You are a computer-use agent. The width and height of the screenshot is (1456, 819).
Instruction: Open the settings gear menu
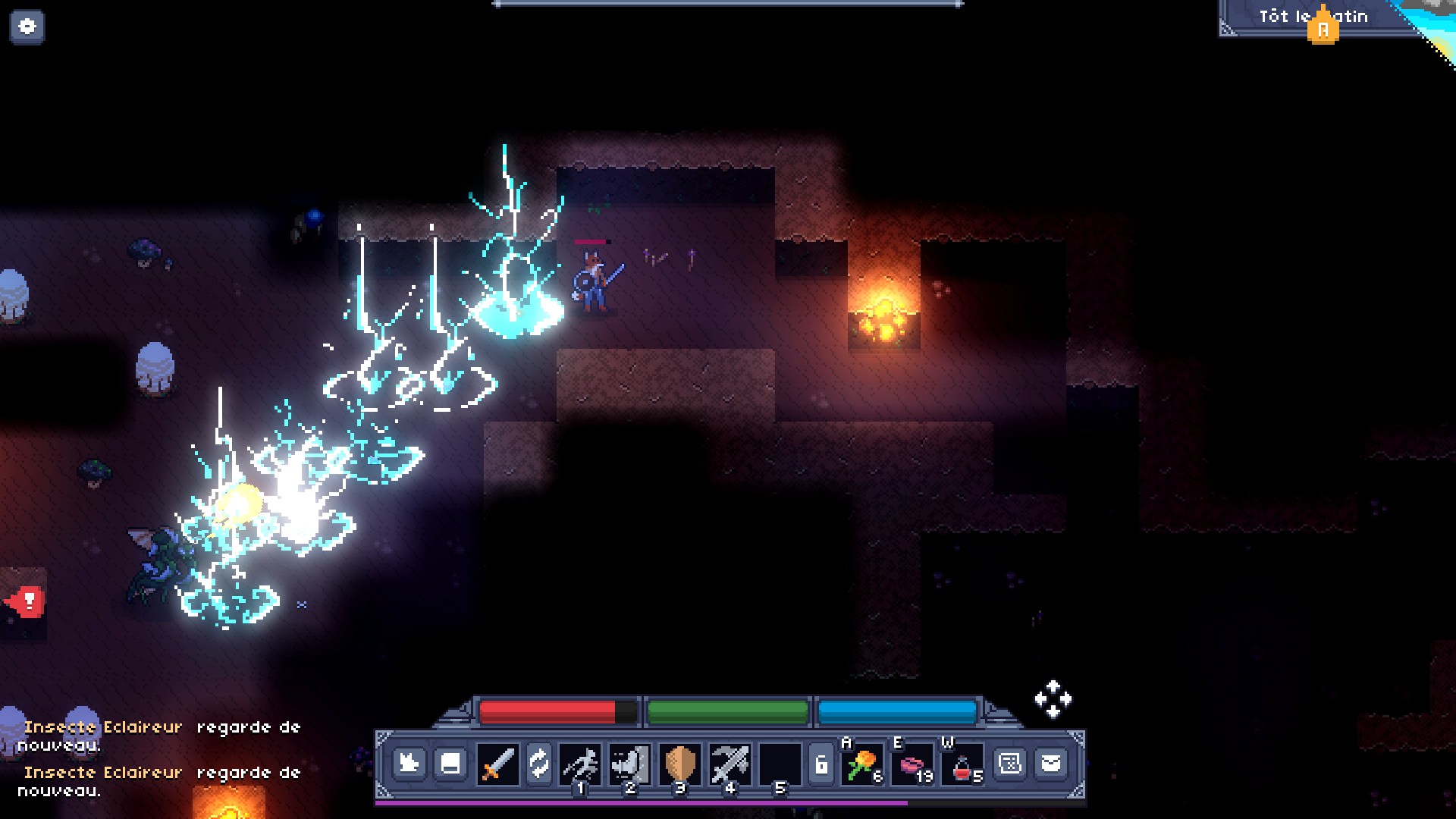point(27,27)
